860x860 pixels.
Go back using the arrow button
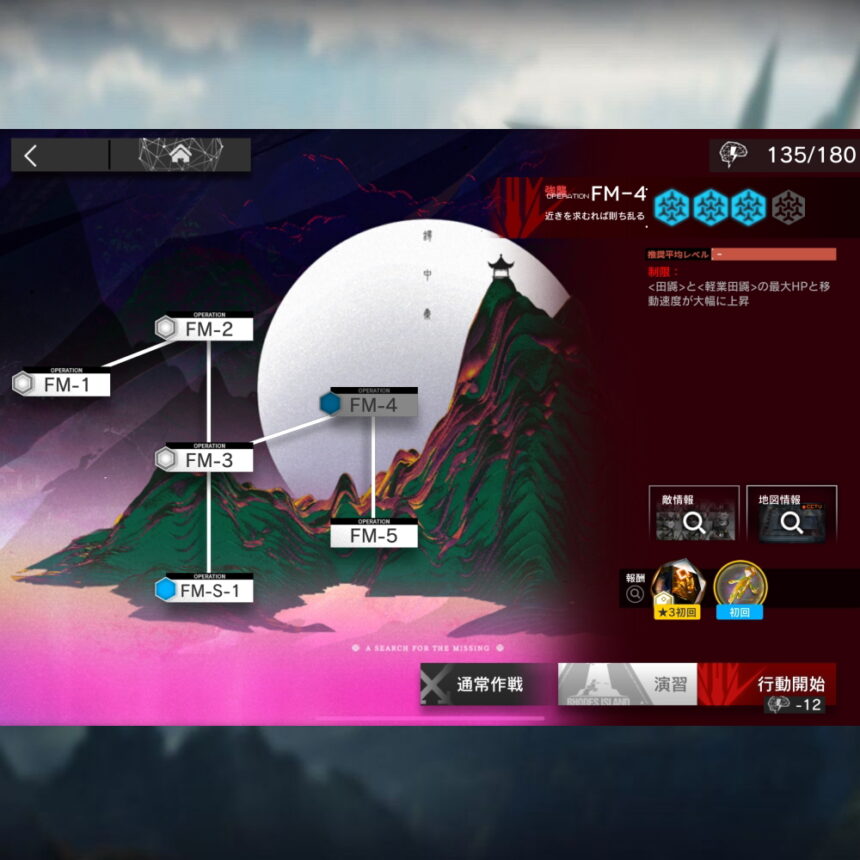32,155
